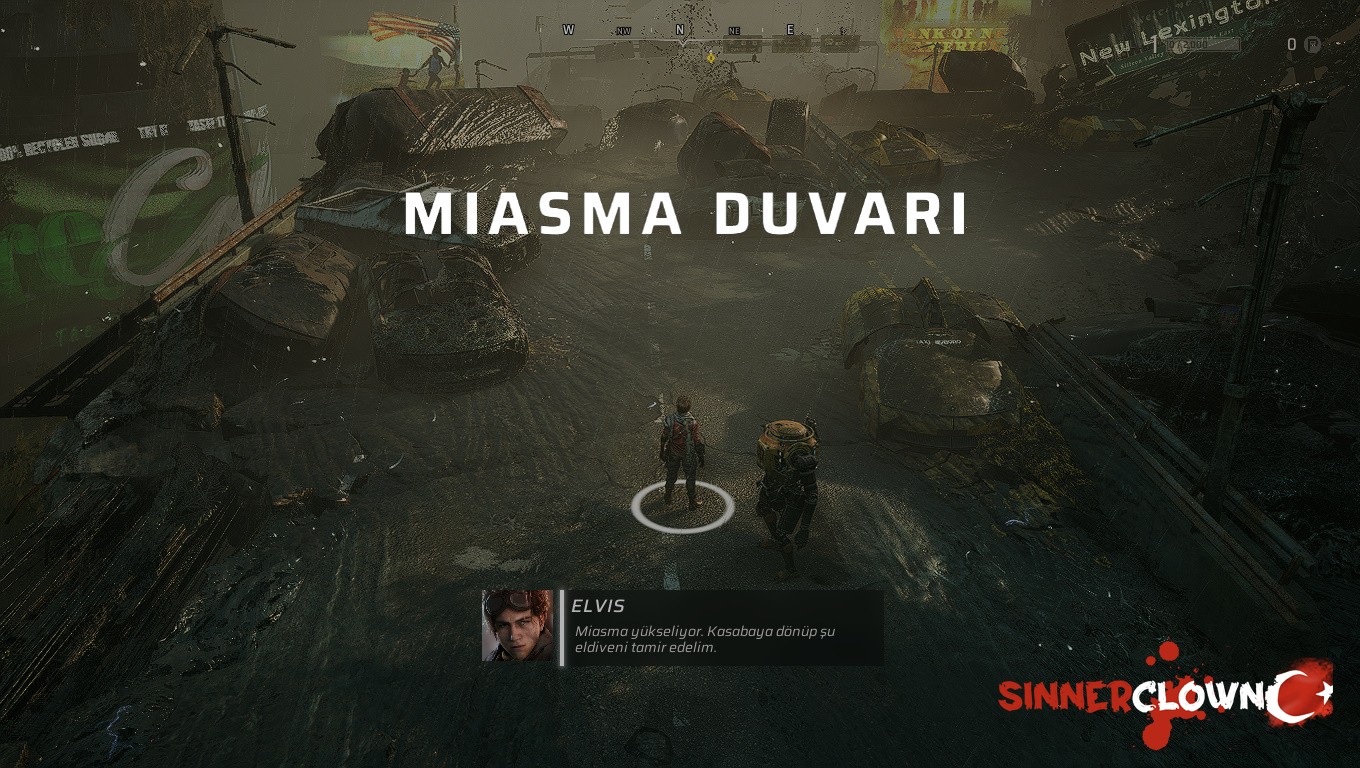Image resolution: width=1360 pixels, height=768 pixels.
Task: Click Elvis's portrait in the dialogue box
Action: [517, 626]
